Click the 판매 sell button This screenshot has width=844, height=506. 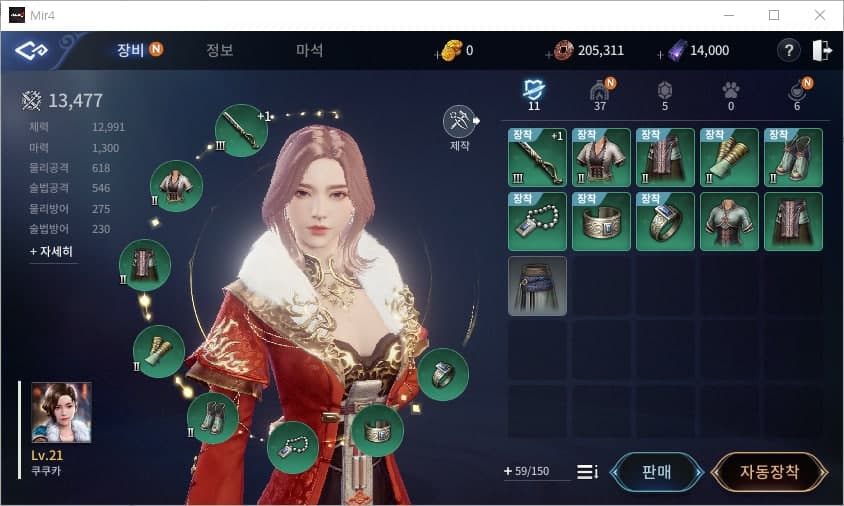(655, 472)
